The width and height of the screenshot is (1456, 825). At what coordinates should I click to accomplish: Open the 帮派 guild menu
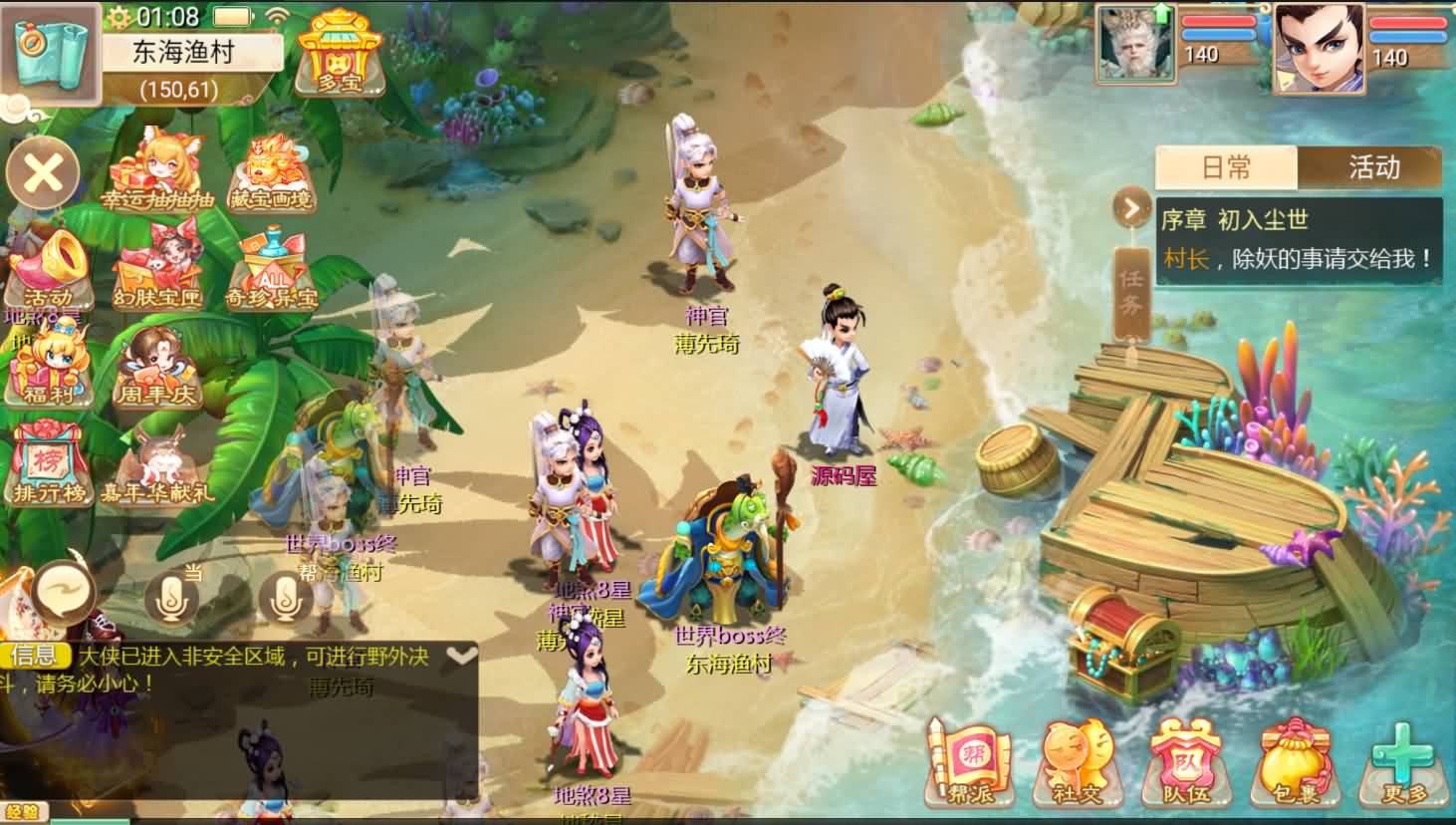(x=970, y=762)
